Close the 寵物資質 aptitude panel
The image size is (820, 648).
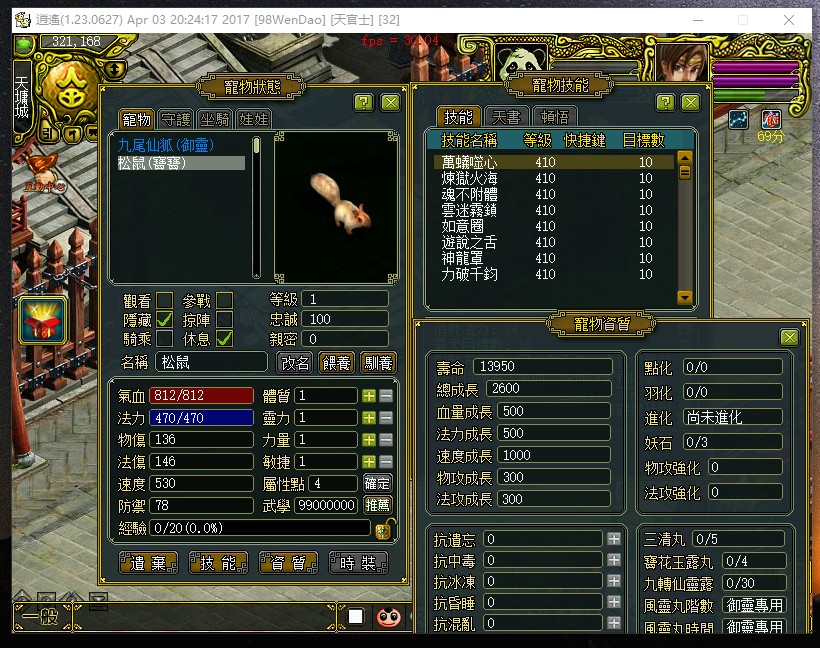click(789, 337)
